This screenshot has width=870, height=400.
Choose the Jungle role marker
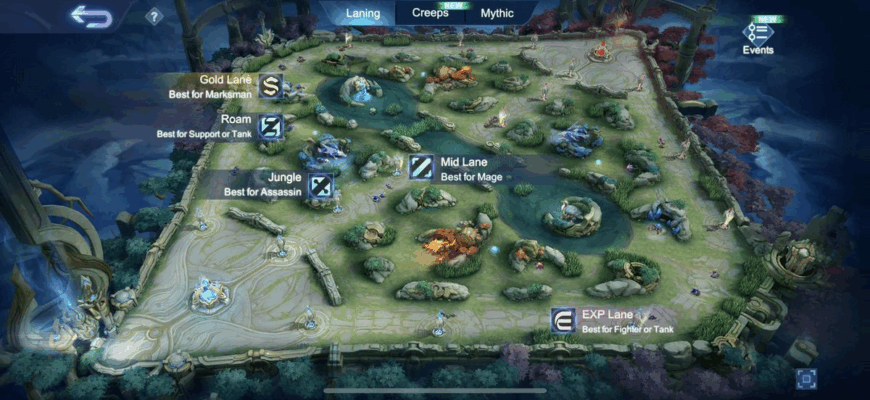point(320,185)
